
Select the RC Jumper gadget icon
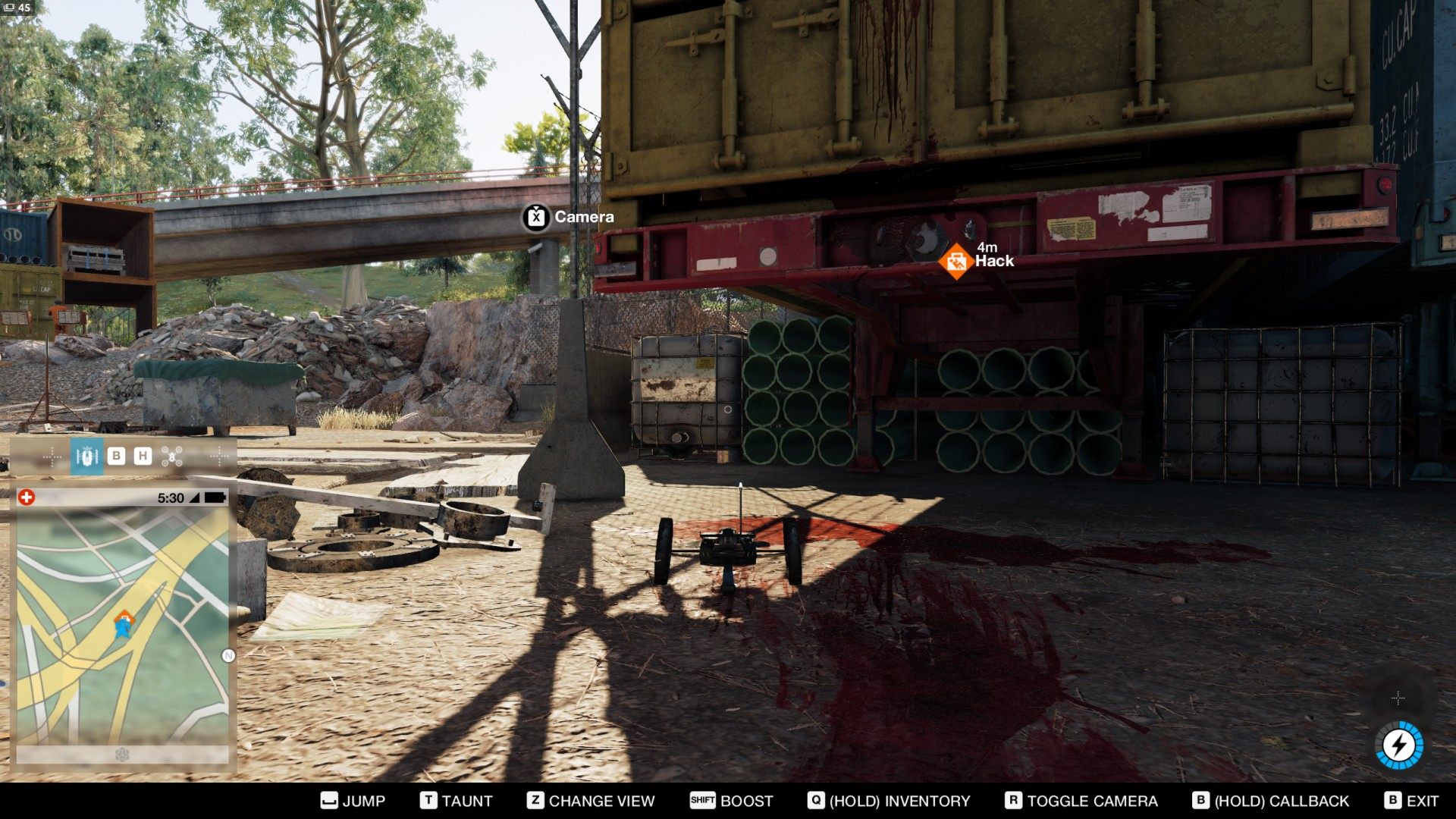click(86, 457)
